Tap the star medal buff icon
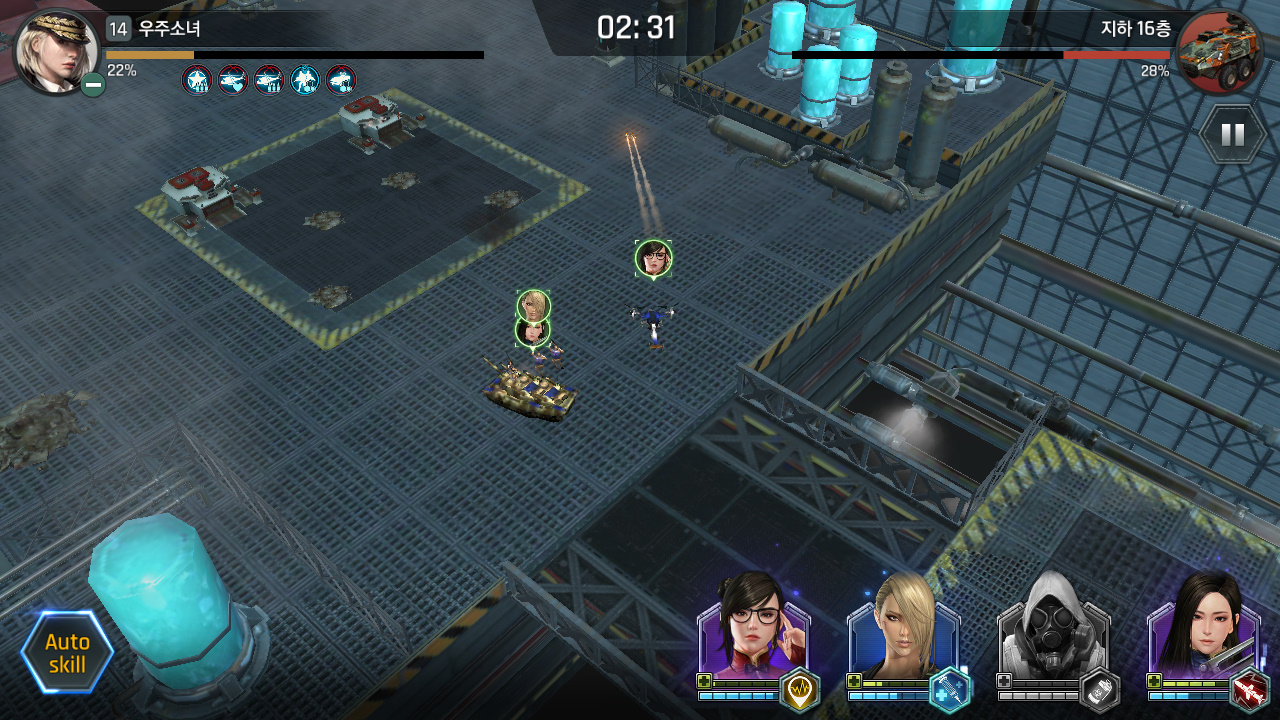Screen dimensions: 1280x720 pyautogui.click(x=197, y=80)
